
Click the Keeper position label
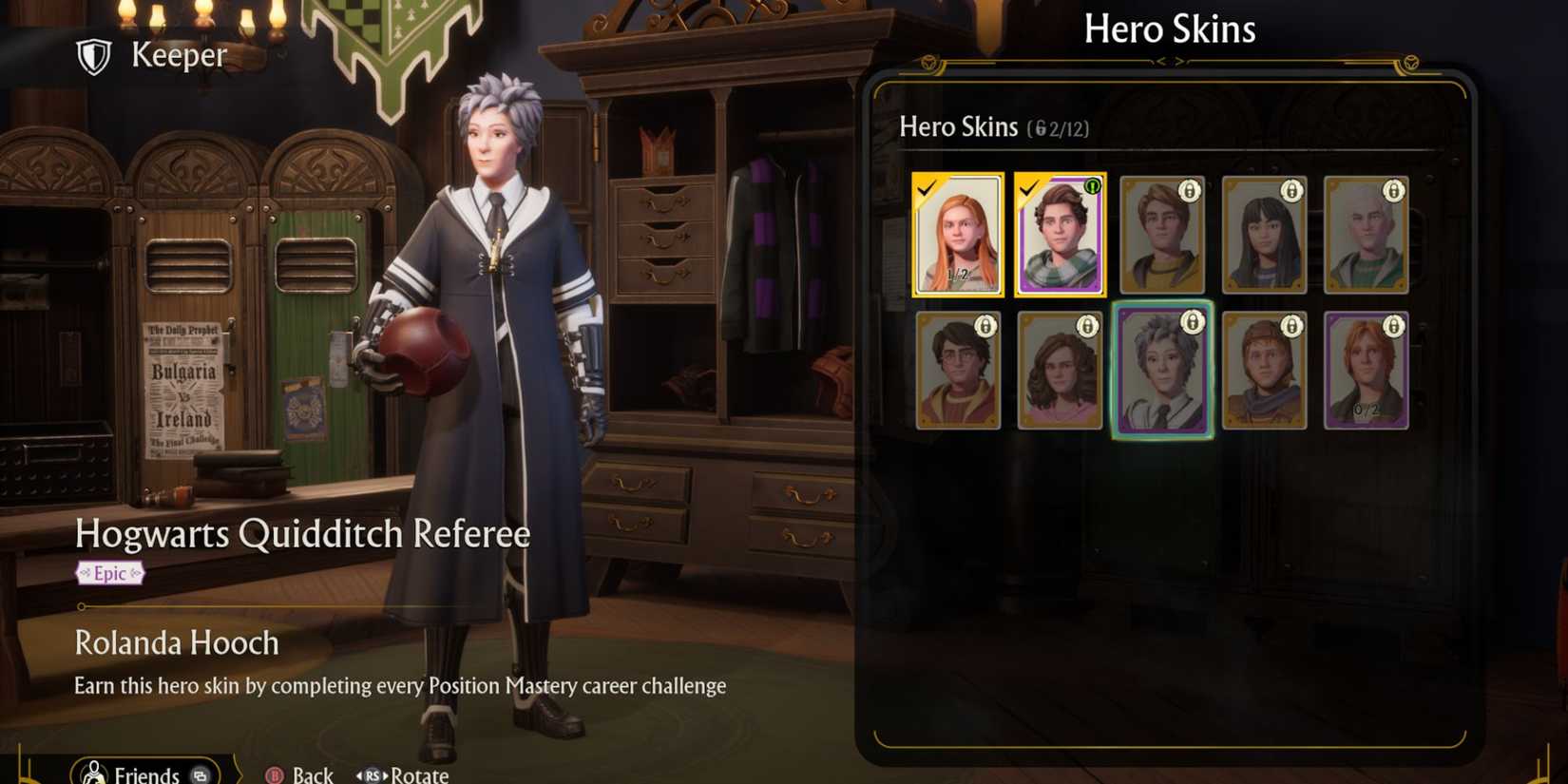177,55
